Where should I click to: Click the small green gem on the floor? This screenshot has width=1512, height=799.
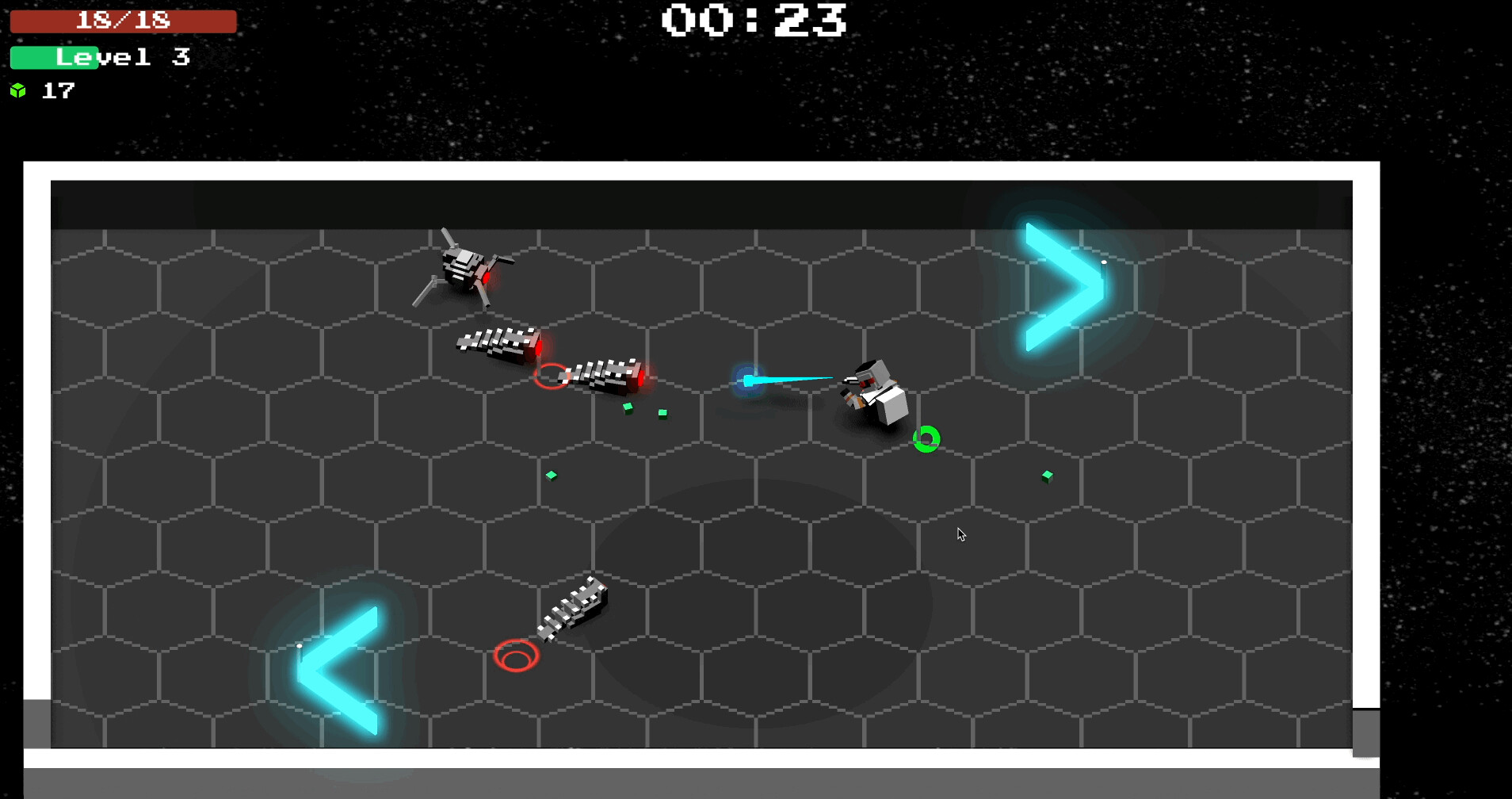552,475
